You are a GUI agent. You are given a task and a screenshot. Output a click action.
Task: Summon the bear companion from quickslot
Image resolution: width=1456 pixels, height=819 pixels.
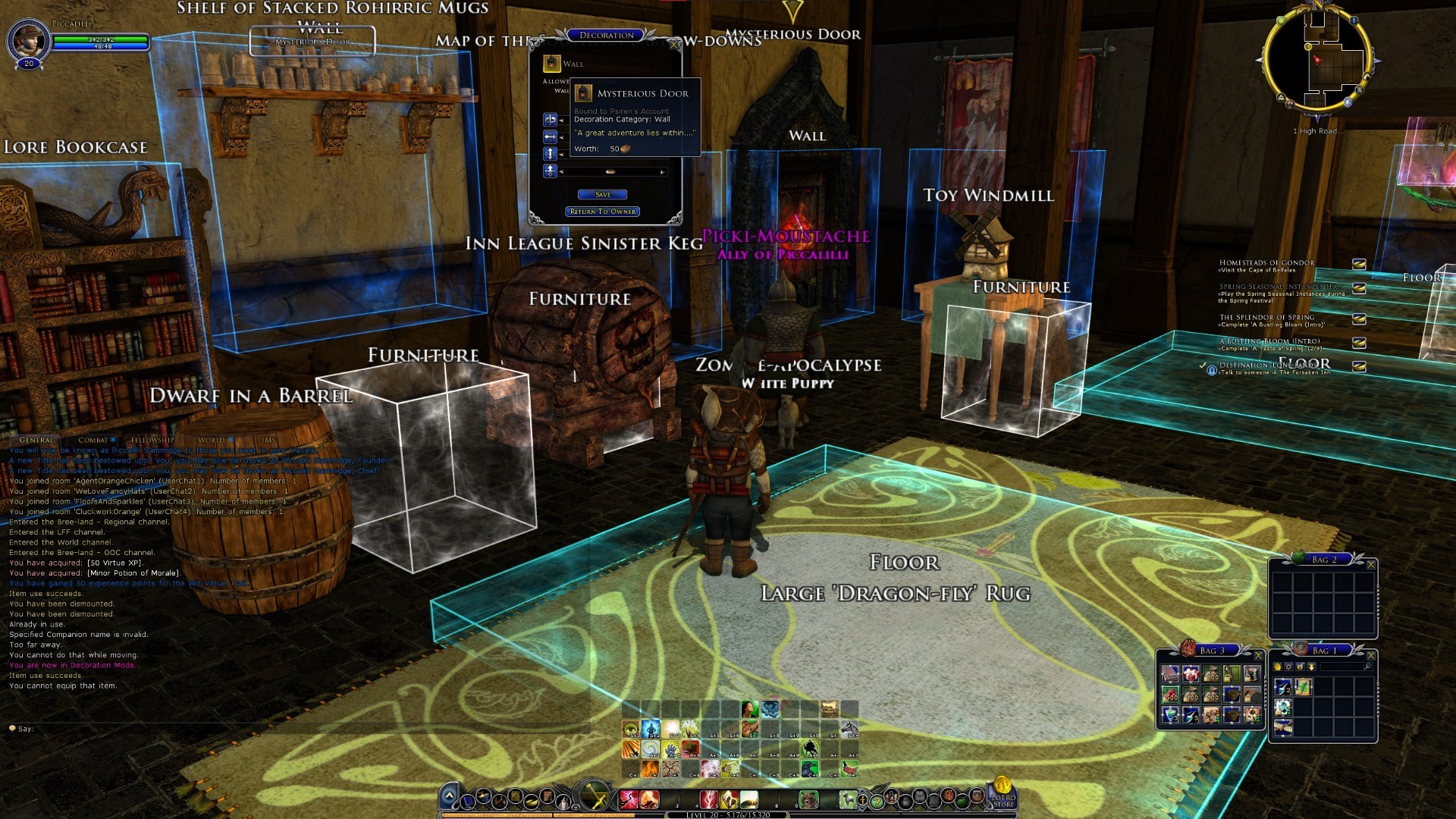(x=808, y=799)
